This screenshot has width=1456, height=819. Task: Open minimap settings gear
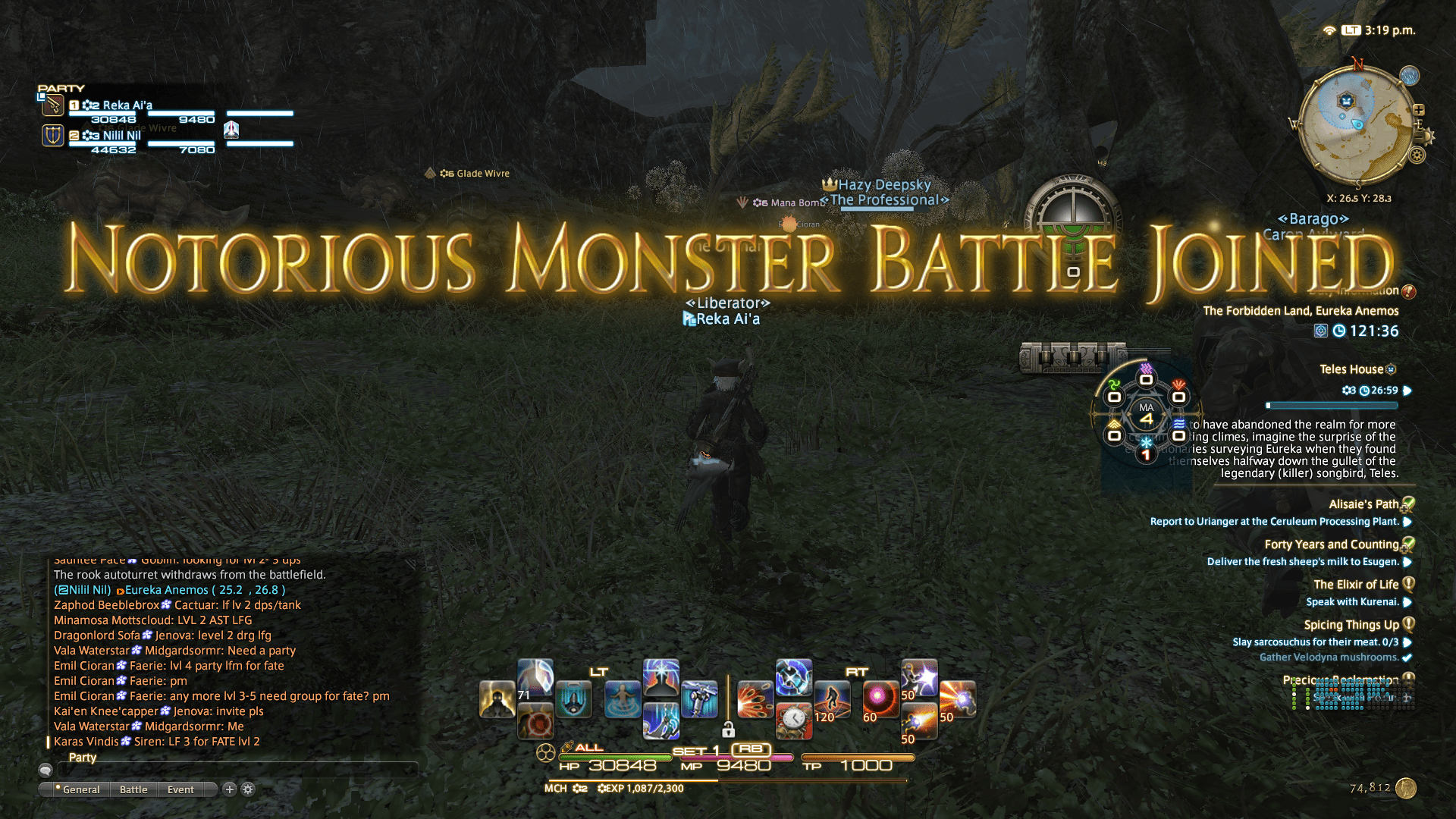pyautogui.click(x=1417, y=155)
